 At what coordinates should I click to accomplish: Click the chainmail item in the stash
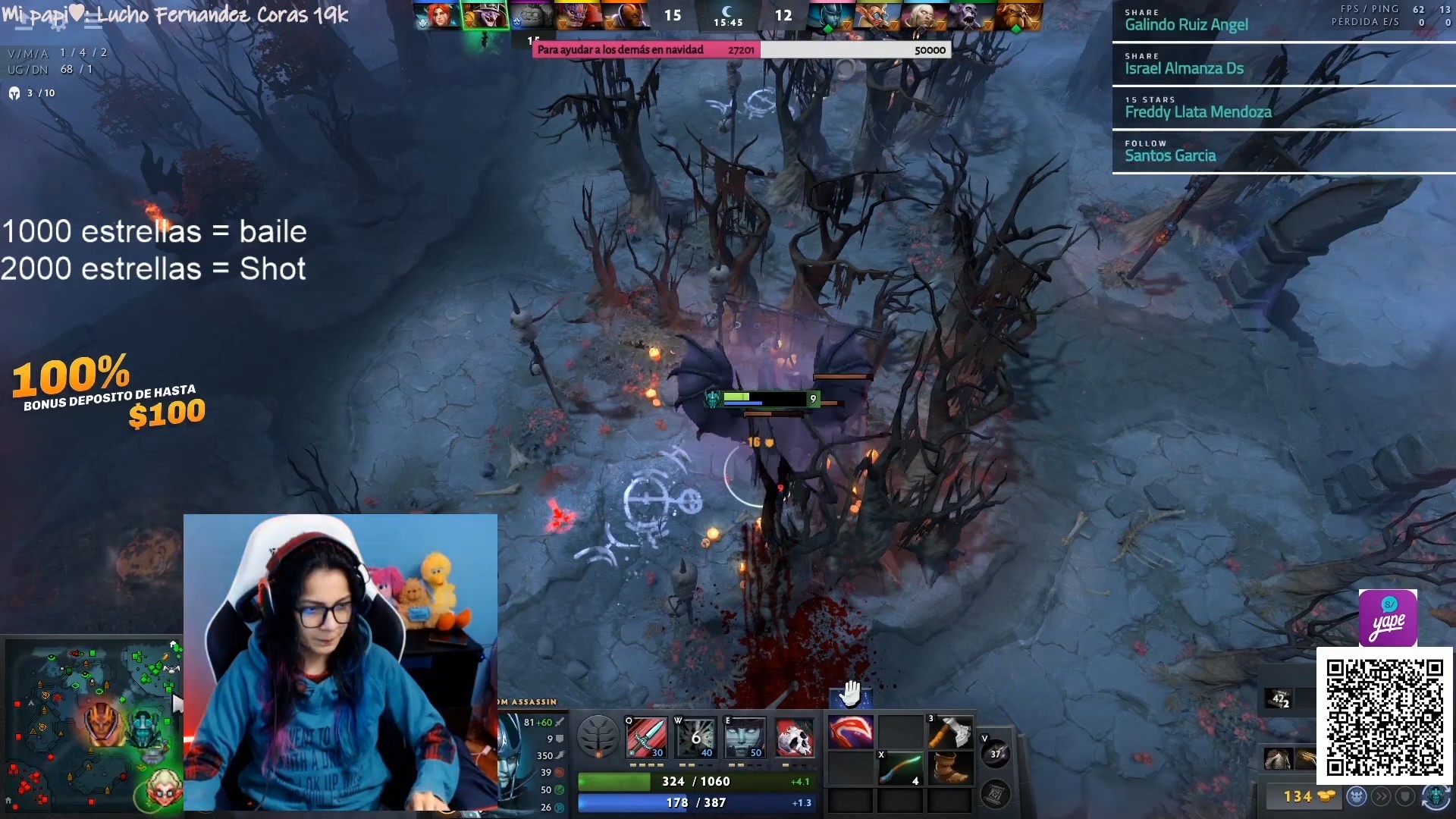click(1278, 758)
